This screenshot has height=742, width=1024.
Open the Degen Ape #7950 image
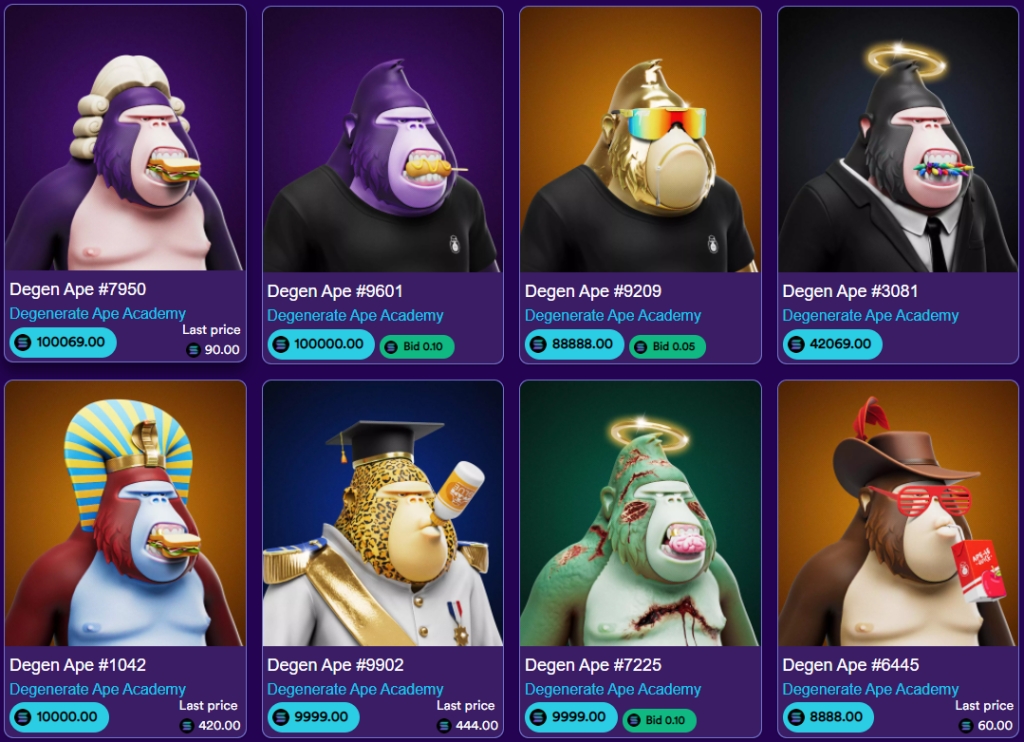(x=125, y=140)
